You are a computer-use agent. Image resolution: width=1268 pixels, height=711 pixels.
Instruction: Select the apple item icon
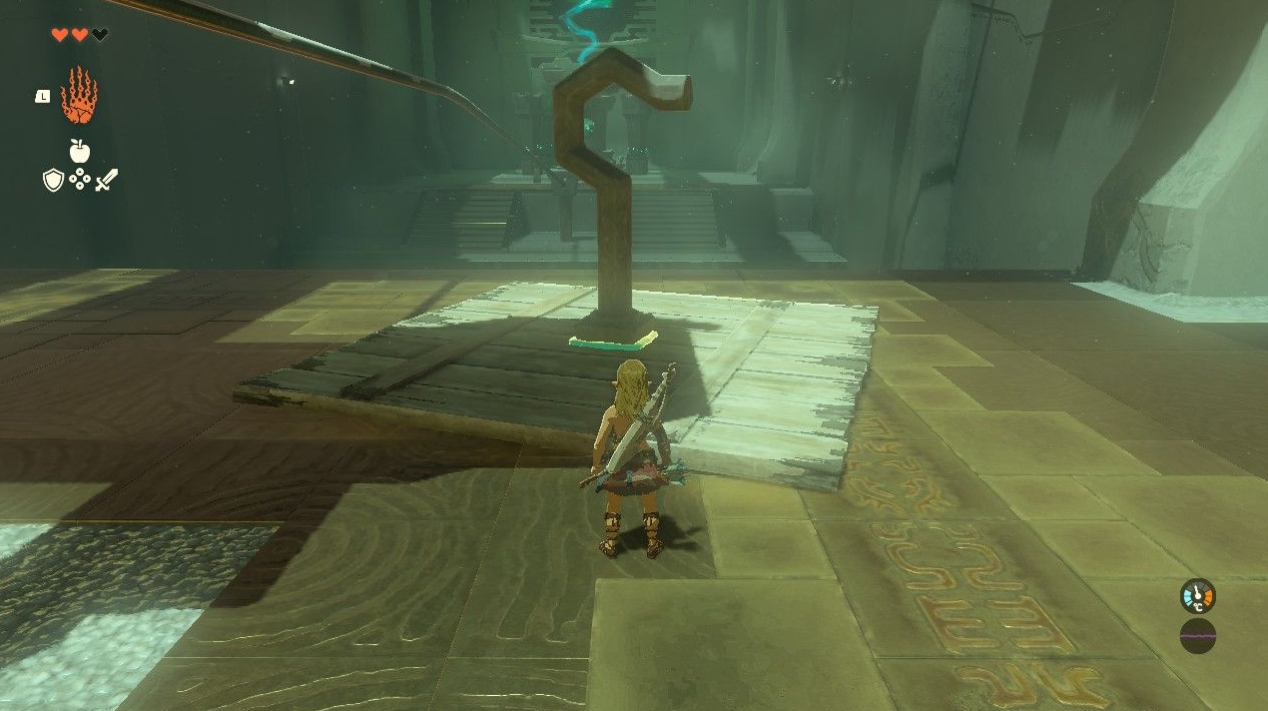(x=79, y=151)
